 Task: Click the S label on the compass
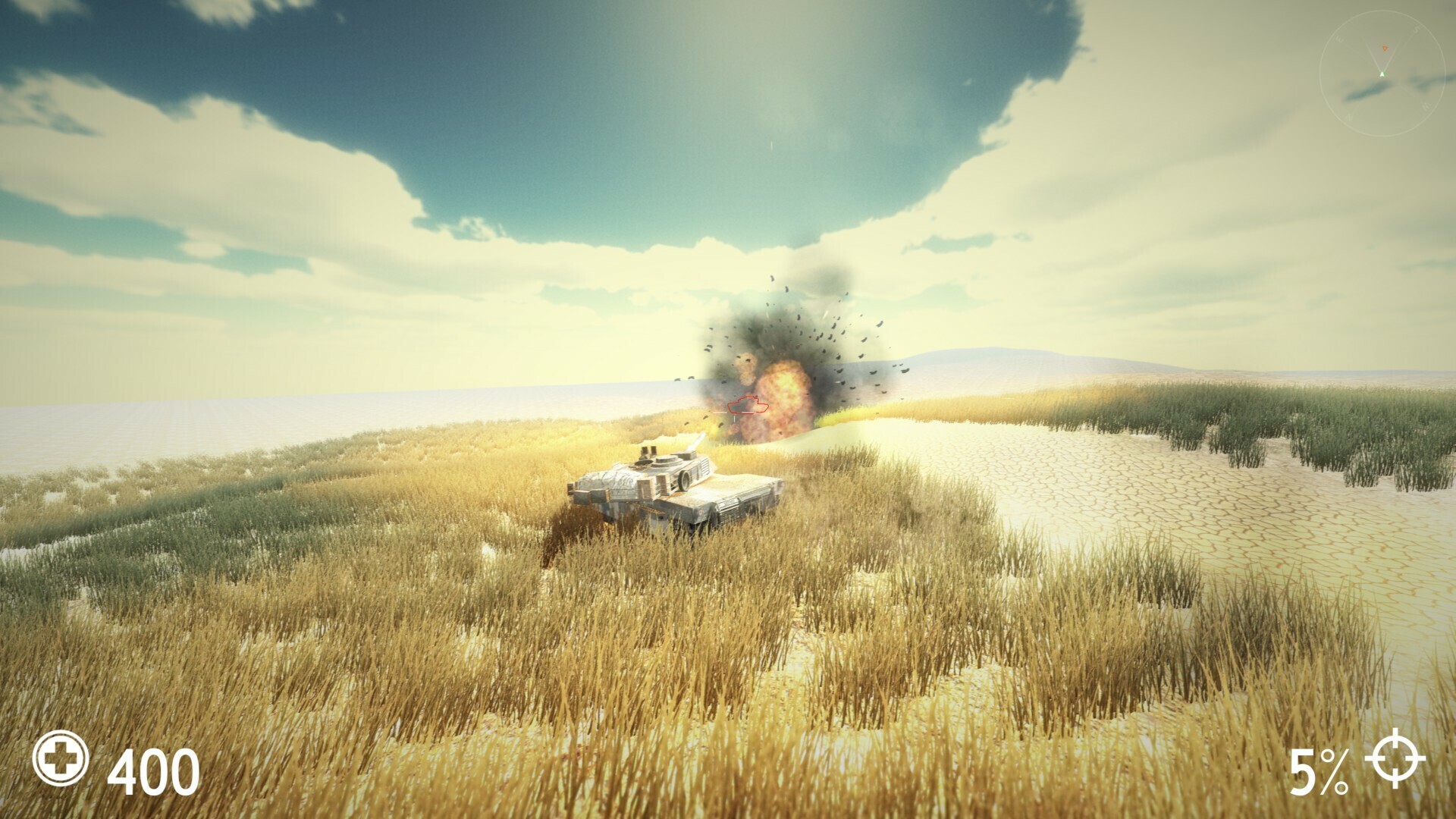(1415, 29)
